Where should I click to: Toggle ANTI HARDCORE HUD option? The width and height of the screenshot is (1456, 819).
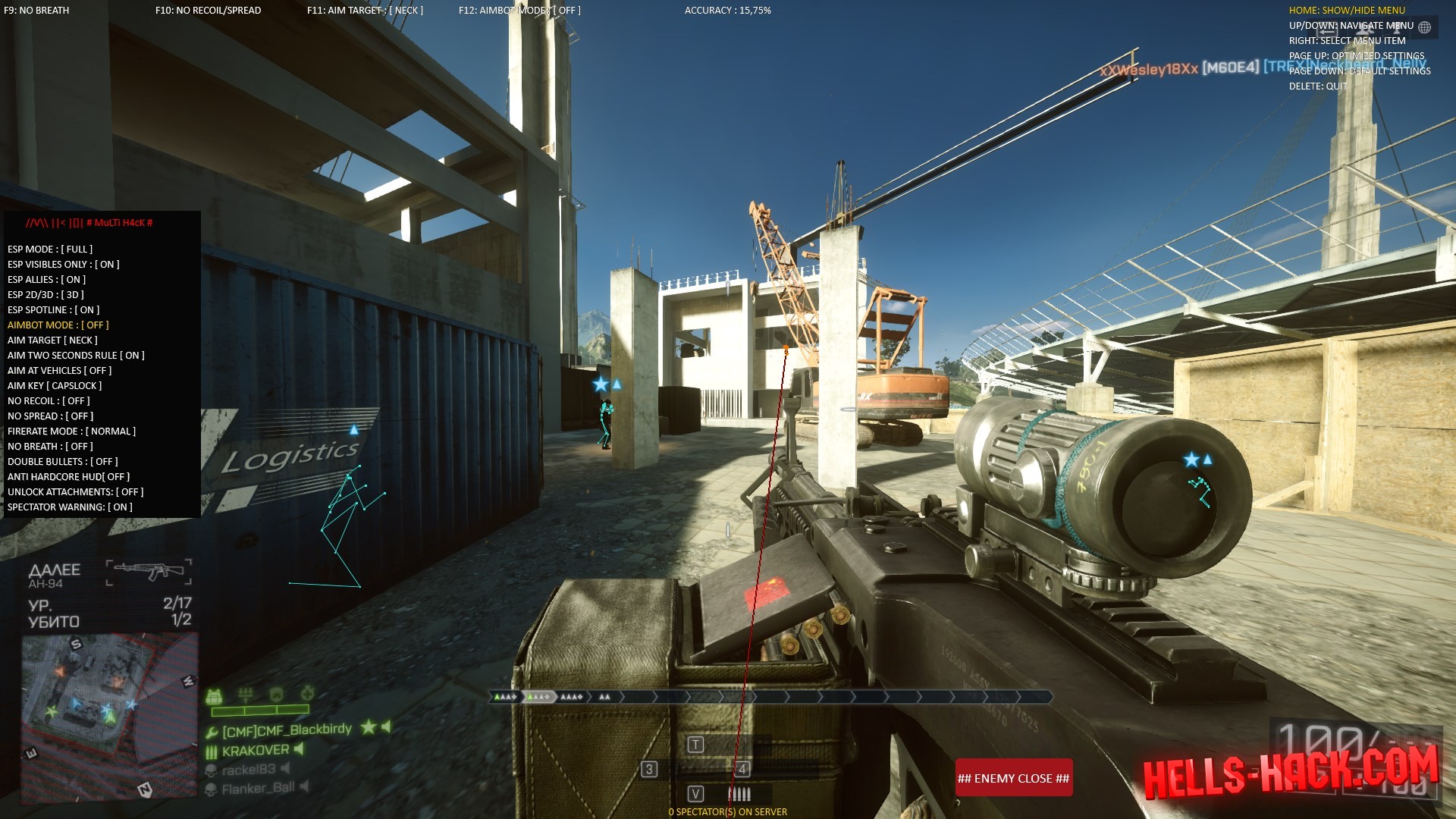(x=68, y=476)
